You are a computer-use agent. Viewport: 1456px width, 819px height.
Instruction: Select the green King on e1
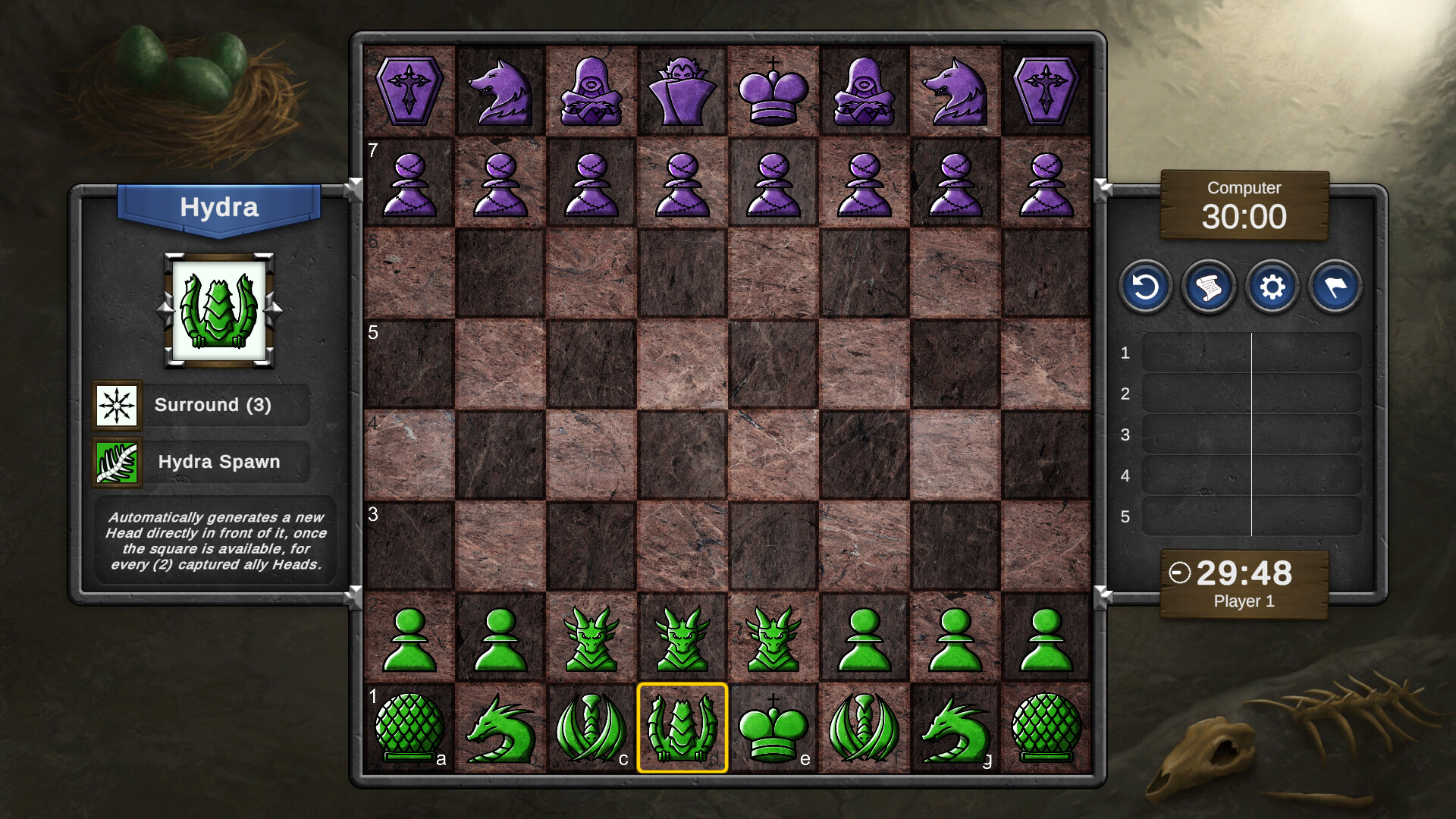tap(773, 728)
